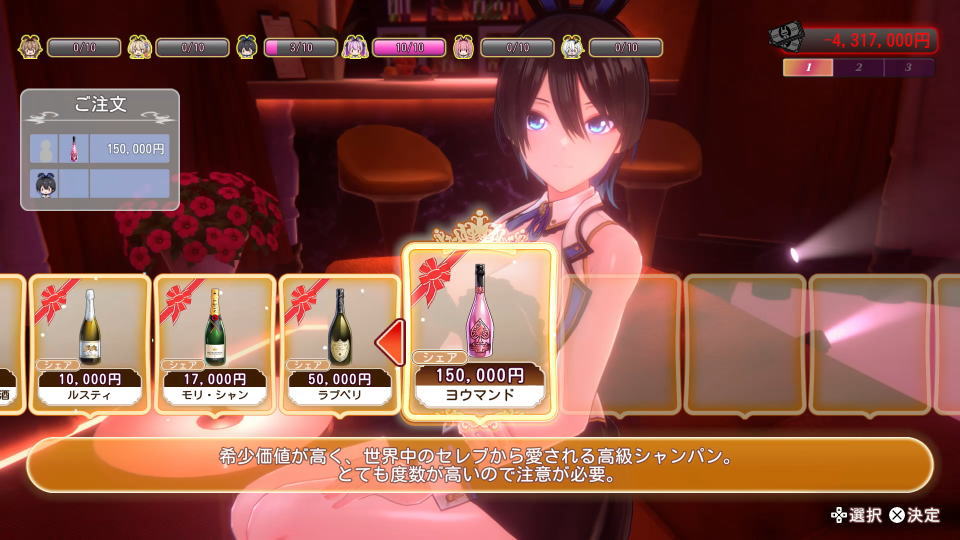Select page tab 1

[x=809, y=68]
